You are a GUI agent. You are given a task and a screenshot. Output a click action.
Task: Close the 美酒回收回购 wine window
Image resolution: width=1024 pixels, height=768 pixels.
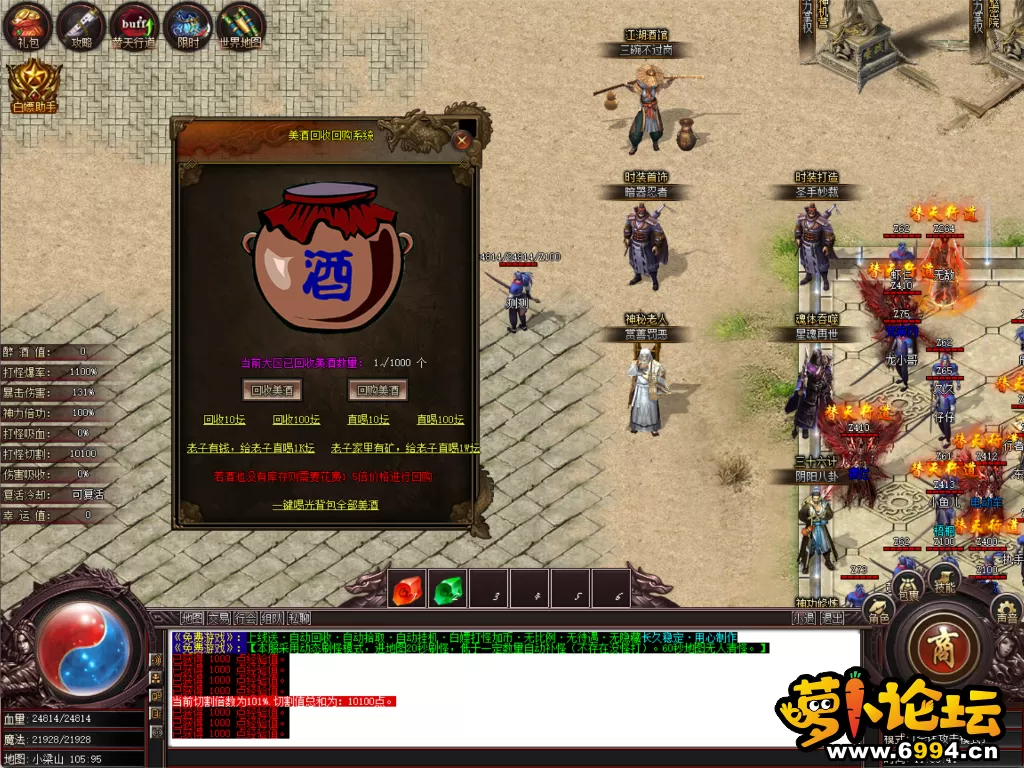(462, 141)
